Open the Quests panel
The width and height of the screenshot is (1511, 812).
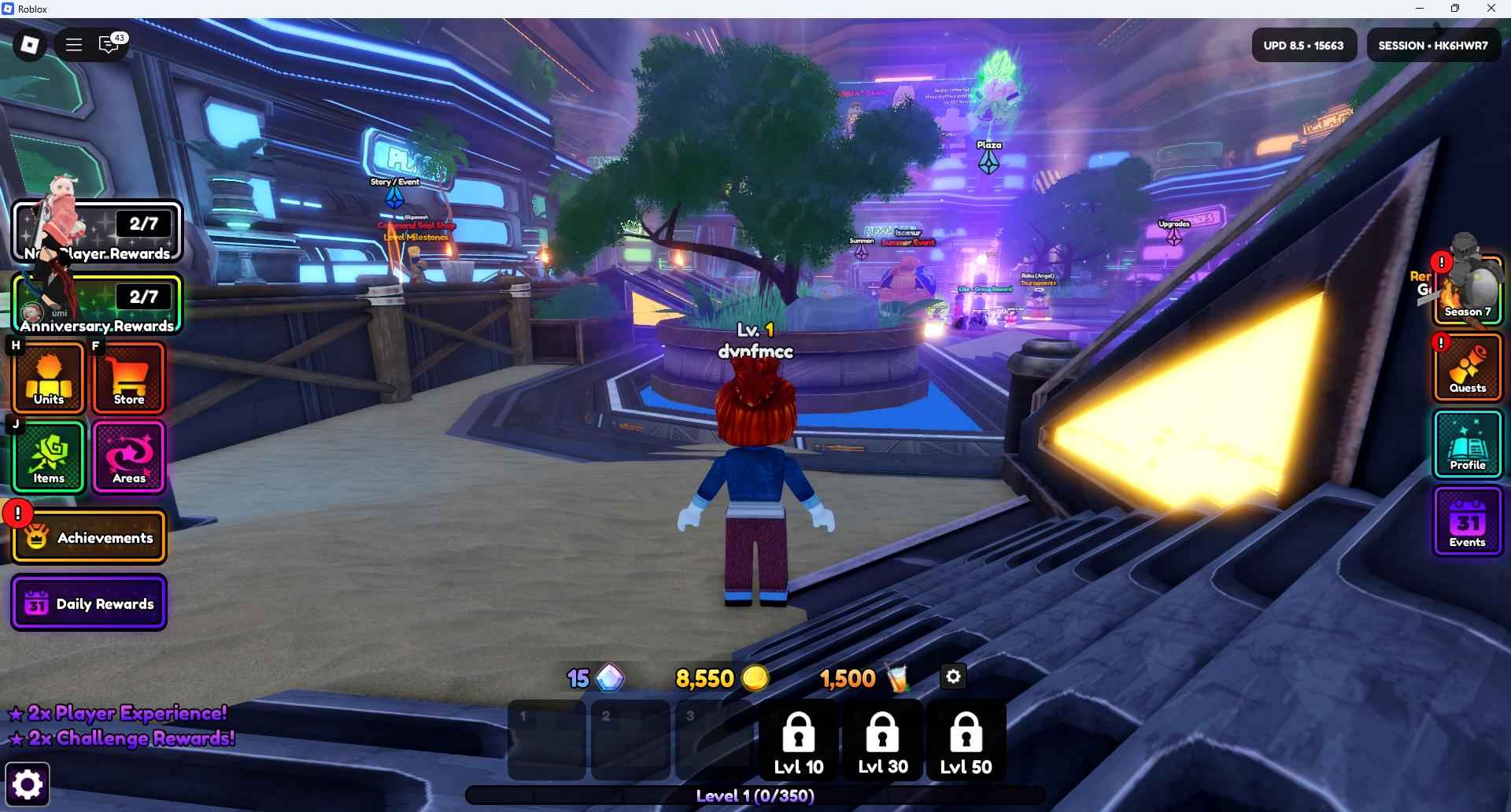pos(1467,367)
